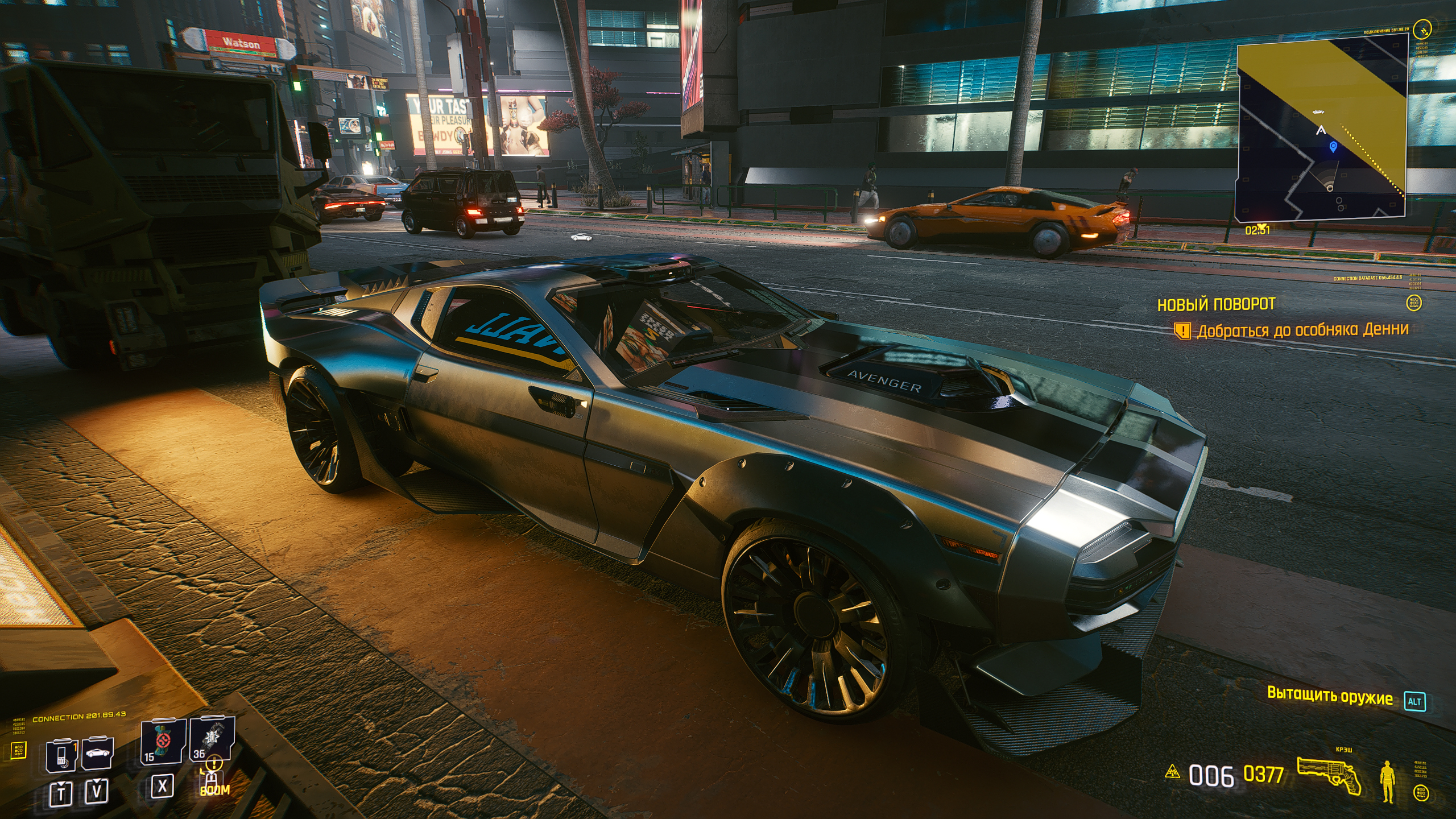Select the call-vehicle car icon slot
Image resolution: width=1456 pixels, height=819 pixels.
pyautogui.click(x=97, y=753)
